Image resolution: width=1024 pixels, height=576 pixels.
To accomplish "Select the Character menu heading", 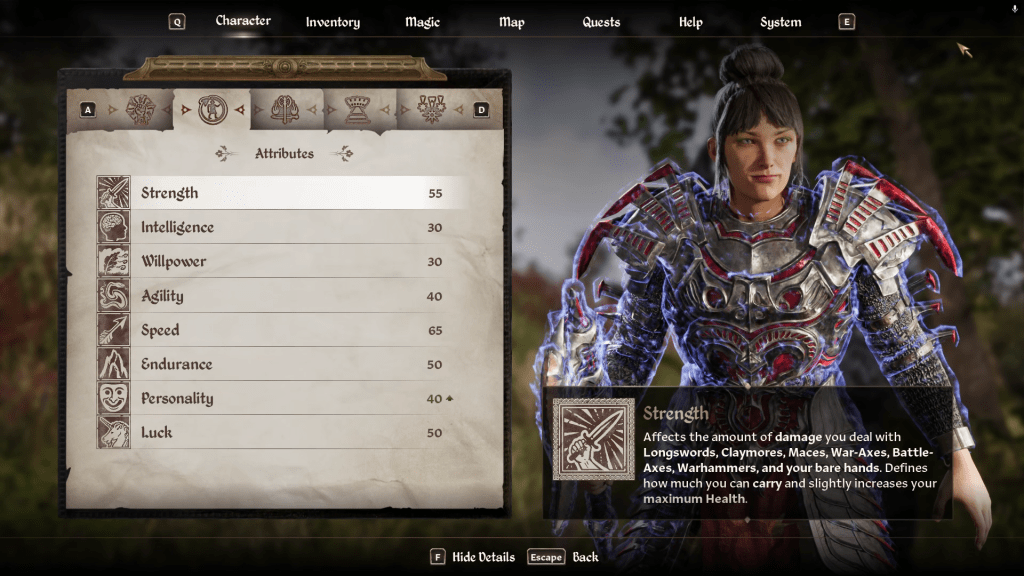I will coord(243,21).
